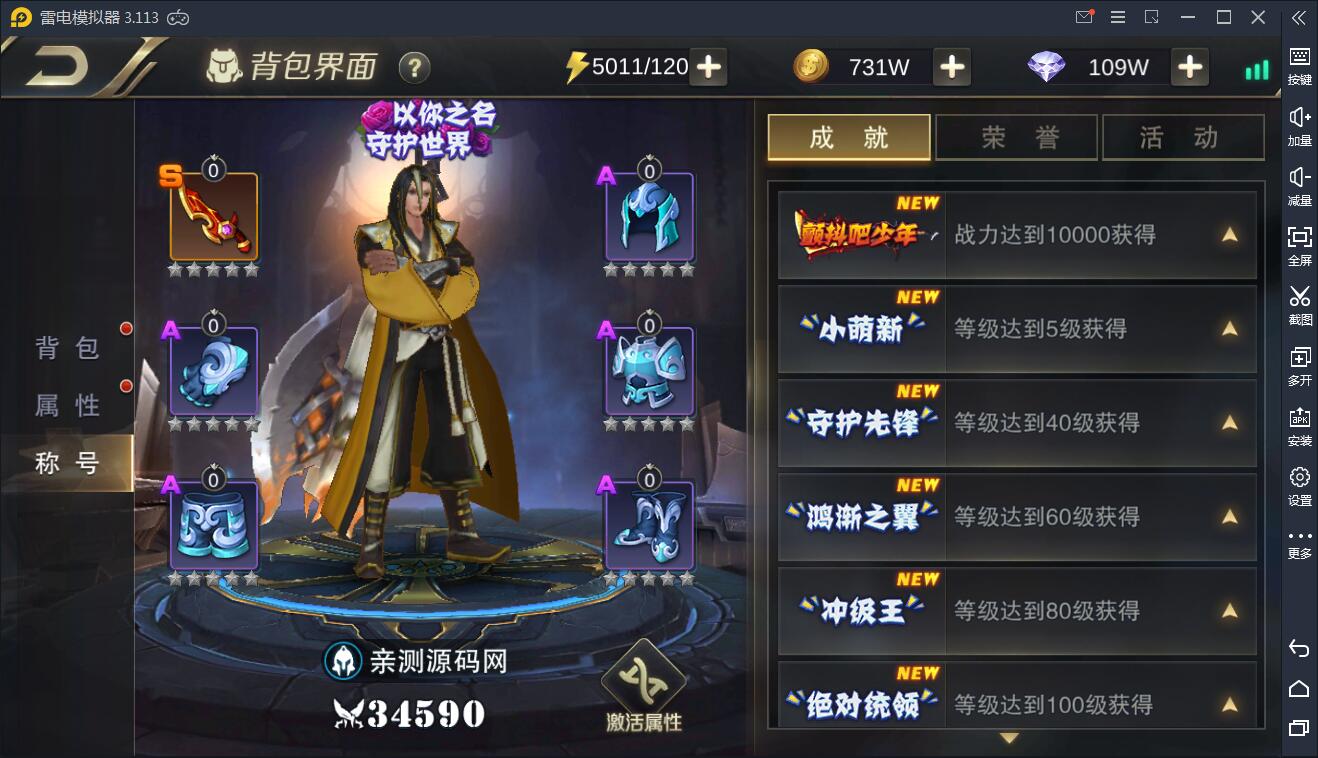This screenshot has height=758, width=1318.
Task: Click the help question mark beside 背包界面
Action: point(413,68)
